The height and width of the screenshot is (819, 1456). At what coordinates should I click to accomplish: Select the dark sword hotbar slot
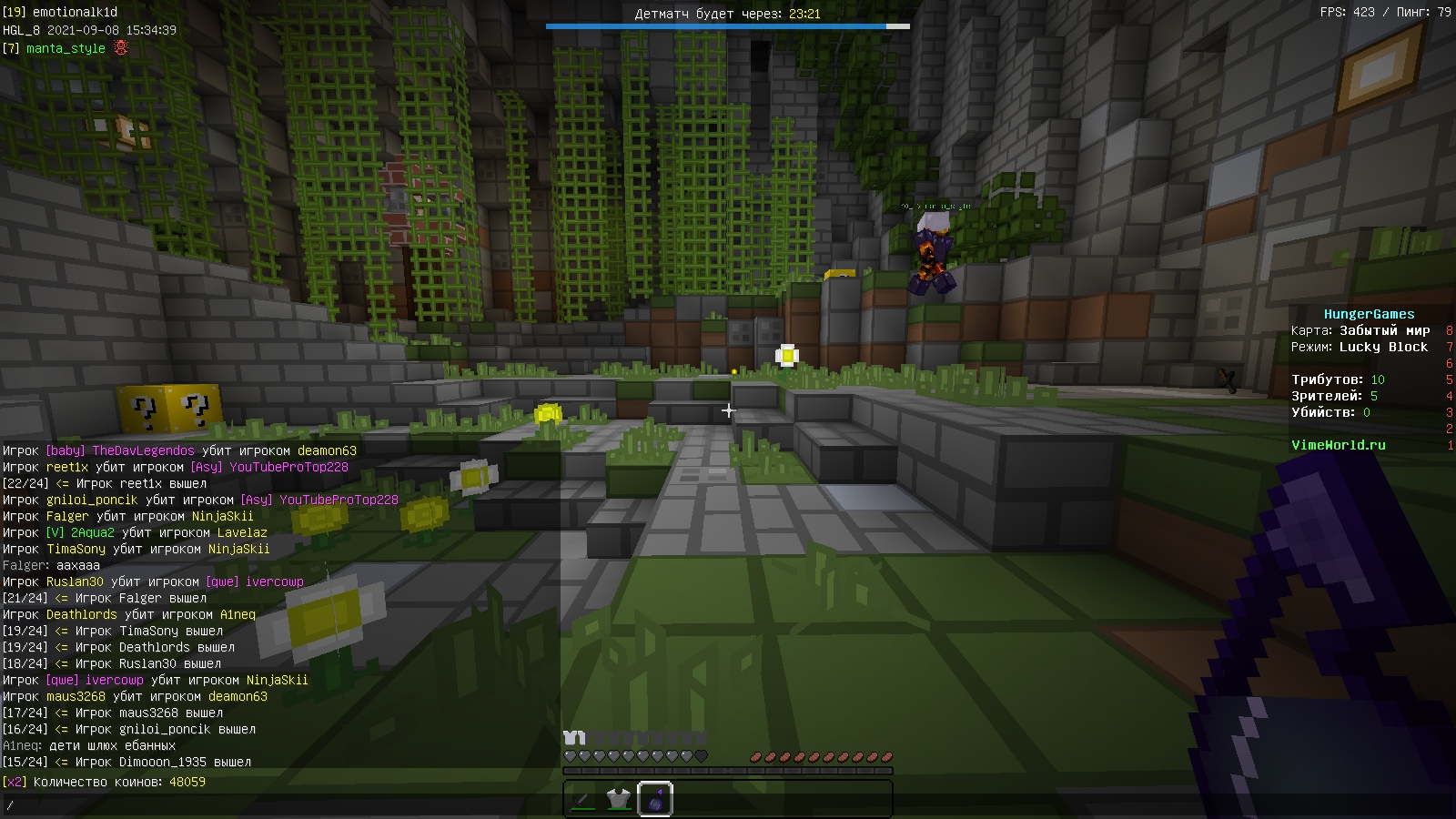582,800
